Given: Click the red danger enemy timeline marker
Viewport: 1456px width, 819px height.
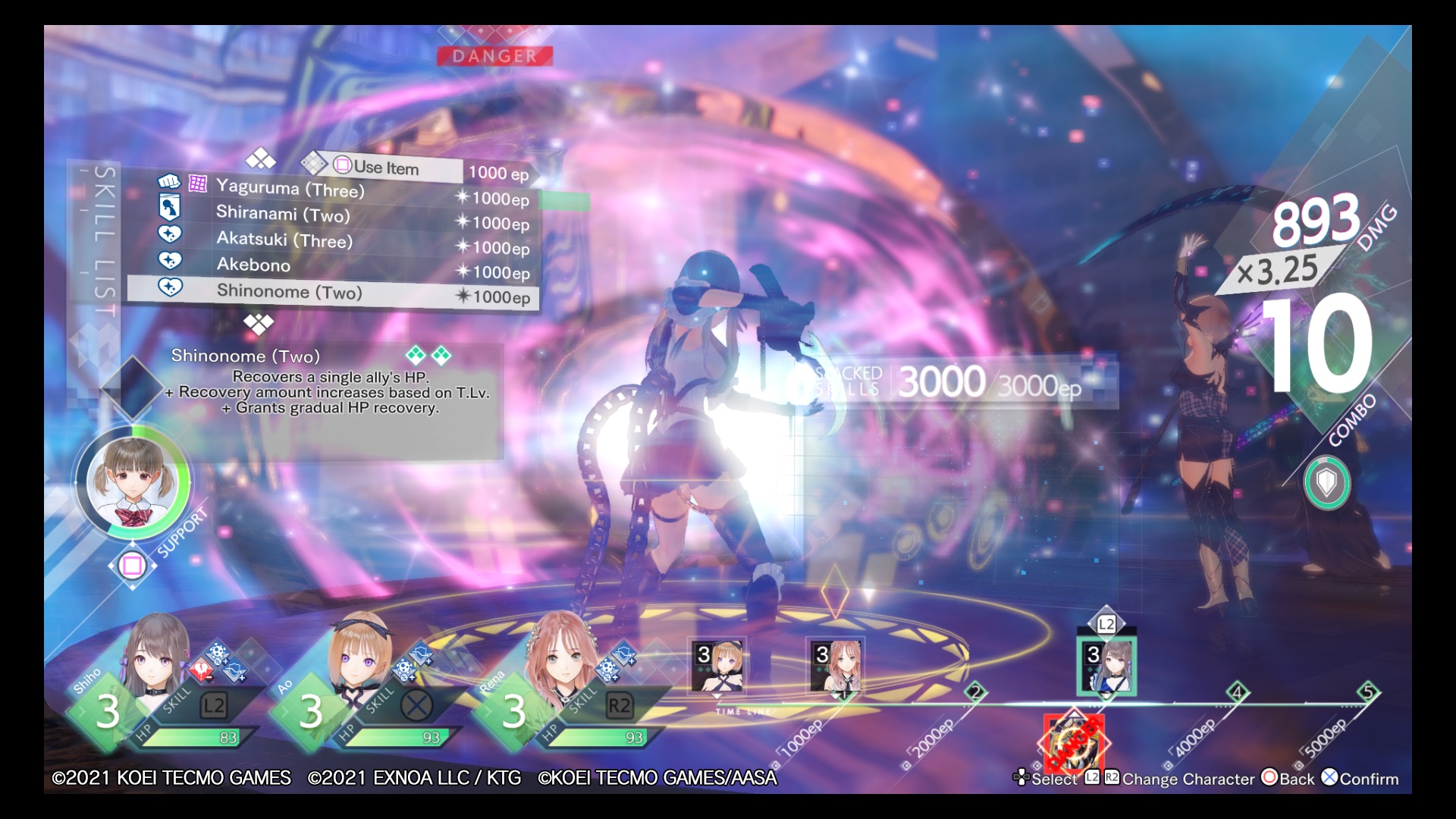Looking at the screenshot, I should (x=1073, y=743).
